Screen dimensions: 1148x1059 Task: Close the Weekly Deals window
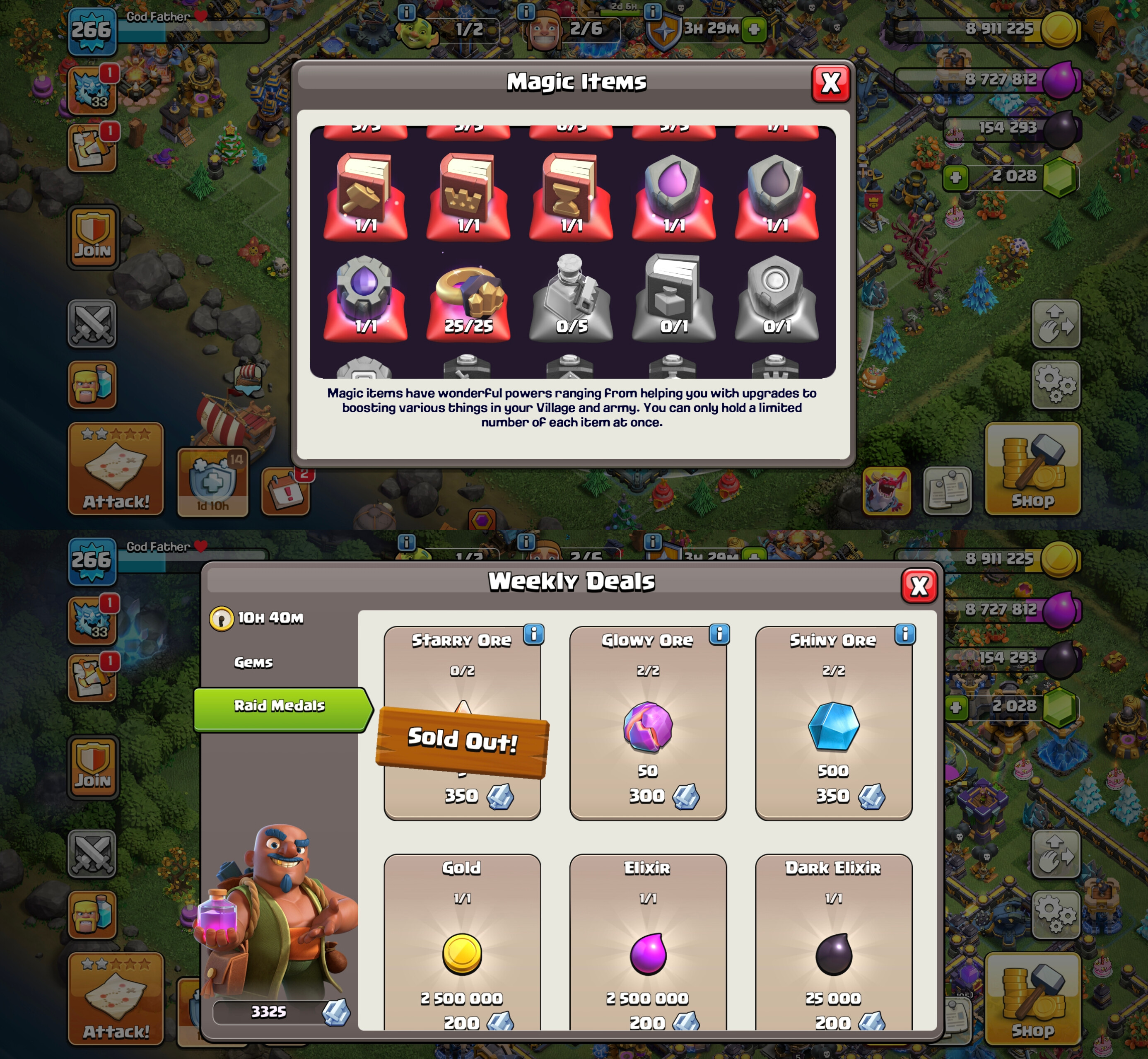pyautogui.click(x=919, y=586)
